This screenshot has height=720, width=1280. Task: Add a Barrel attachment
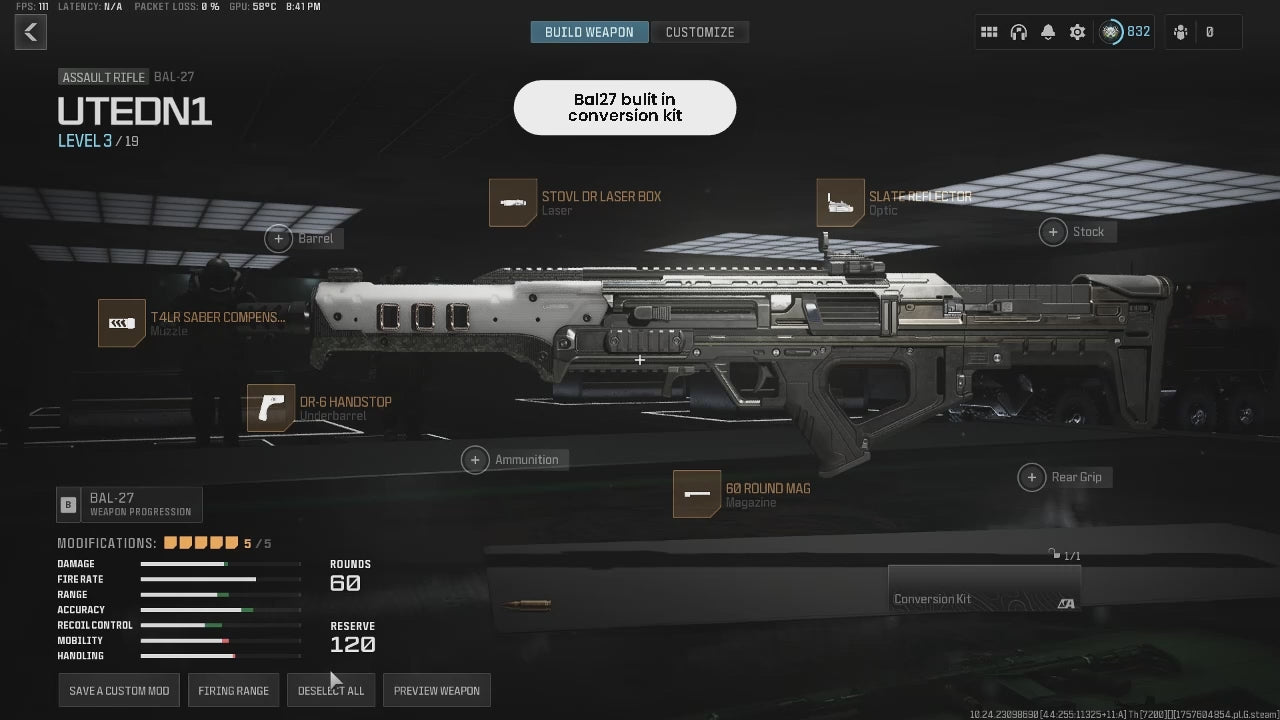coord(279,238)
